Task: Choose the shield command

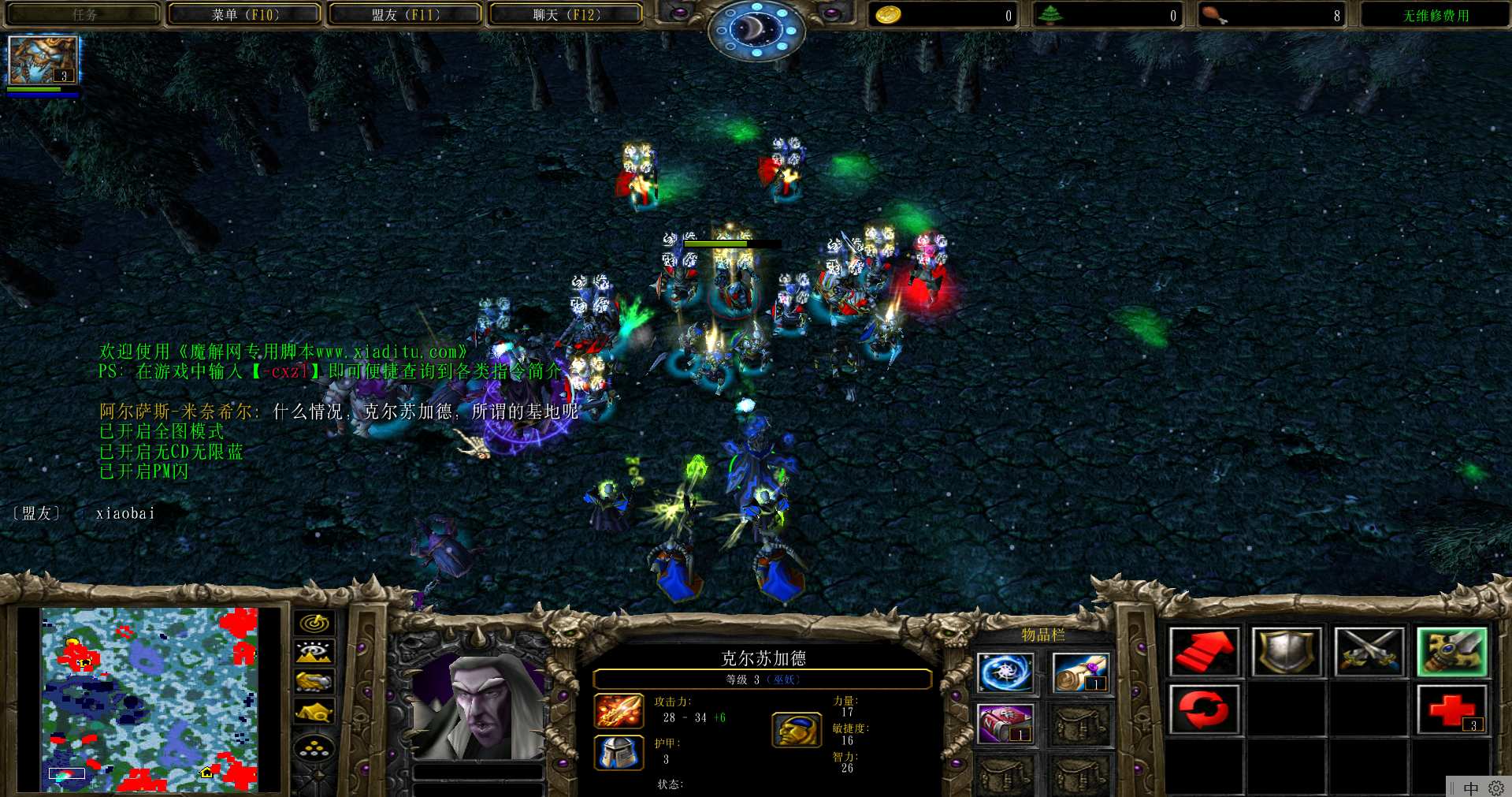Action: coord(1287,652)
